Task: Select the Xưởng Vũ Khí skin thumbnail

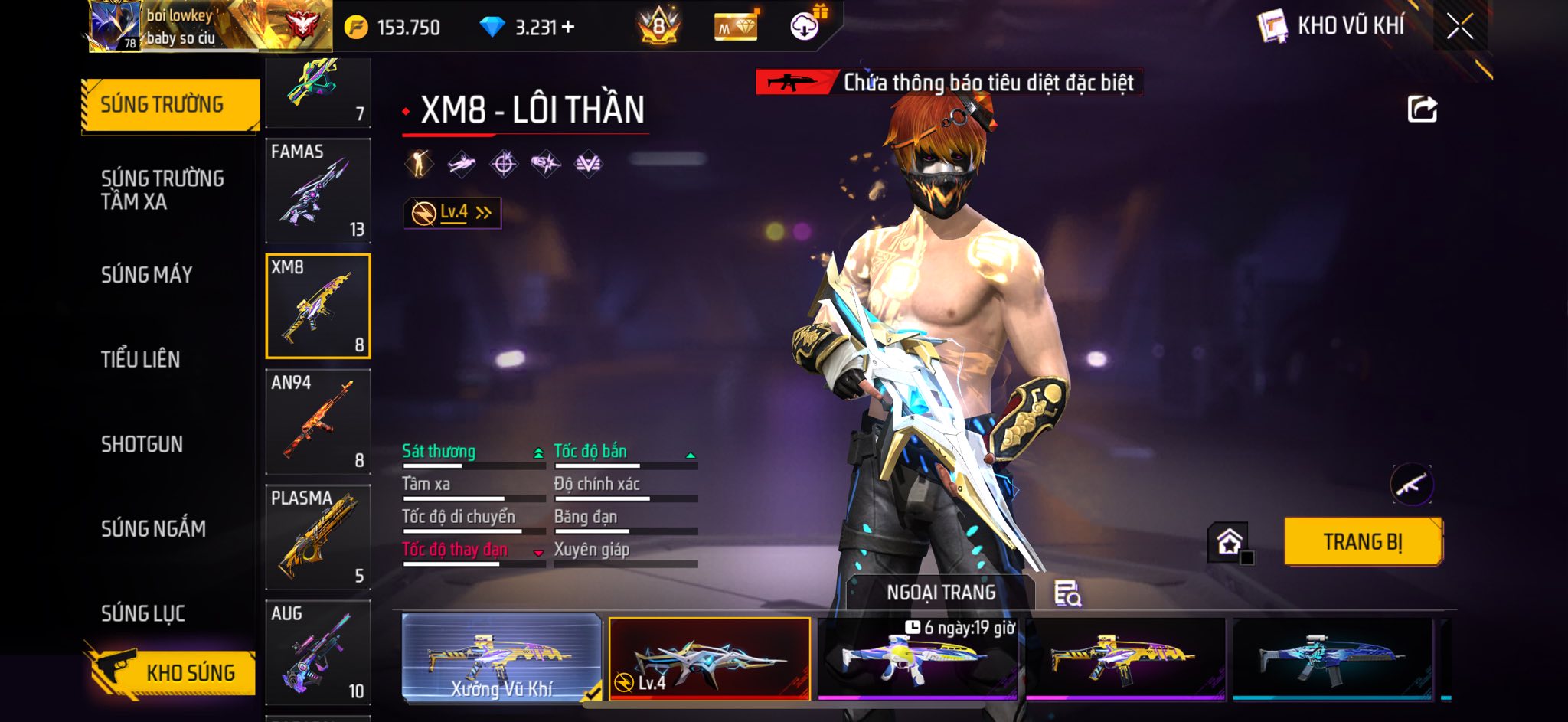Action: coord(501,658)
